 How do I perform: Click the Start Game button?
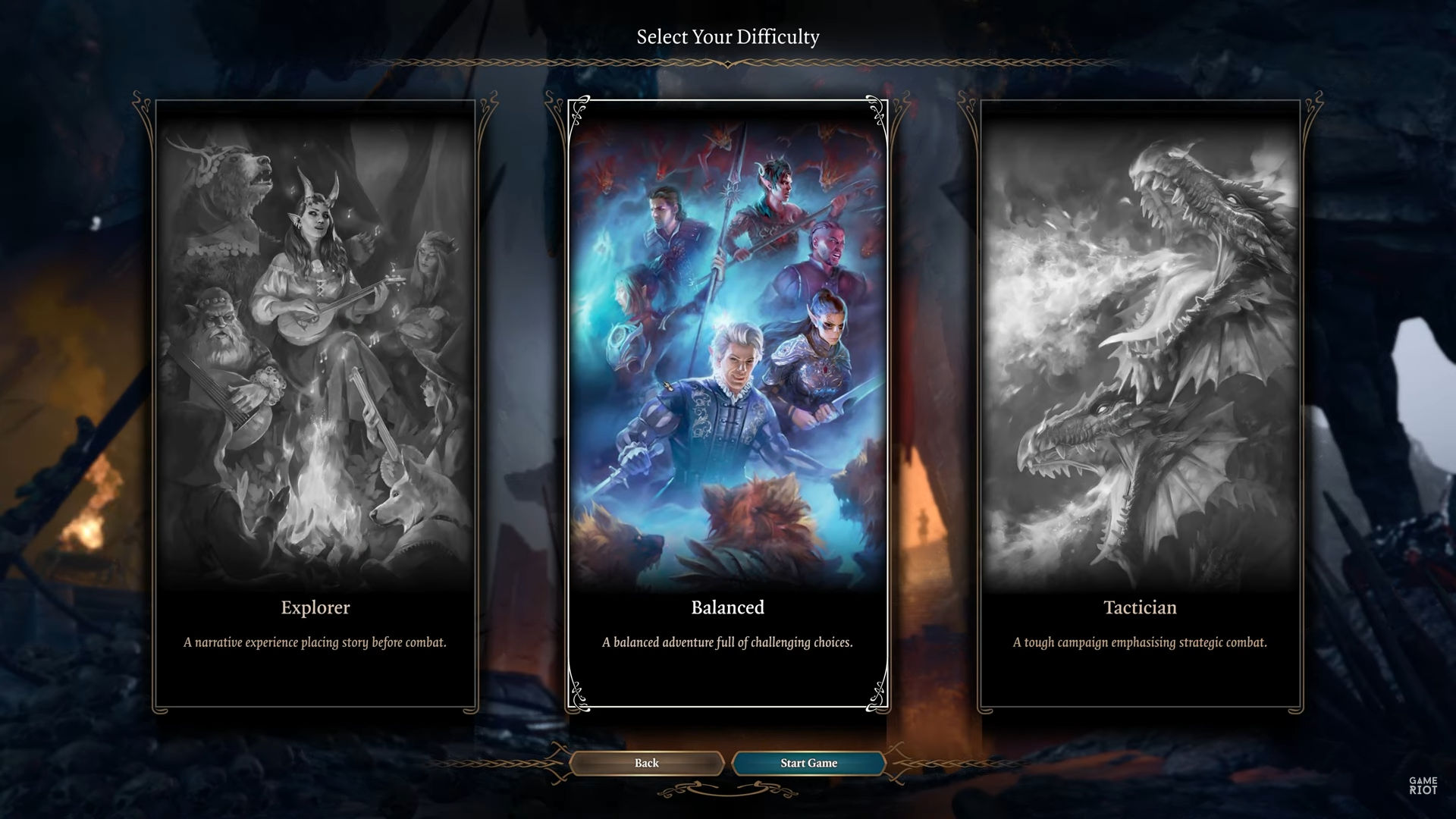tap(808, 763)
